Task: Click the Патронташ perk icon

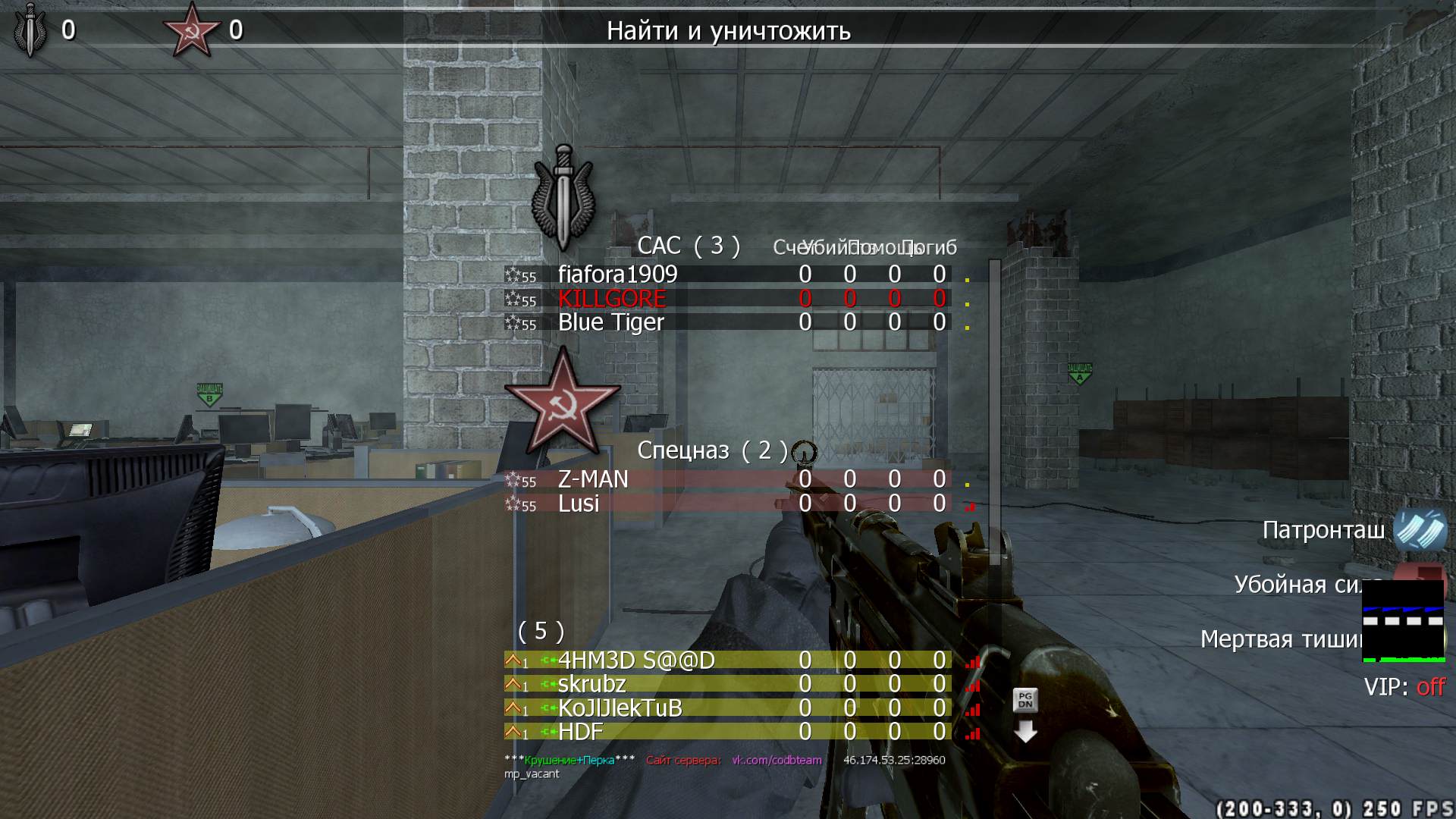Action: (x=1419, y=530)
